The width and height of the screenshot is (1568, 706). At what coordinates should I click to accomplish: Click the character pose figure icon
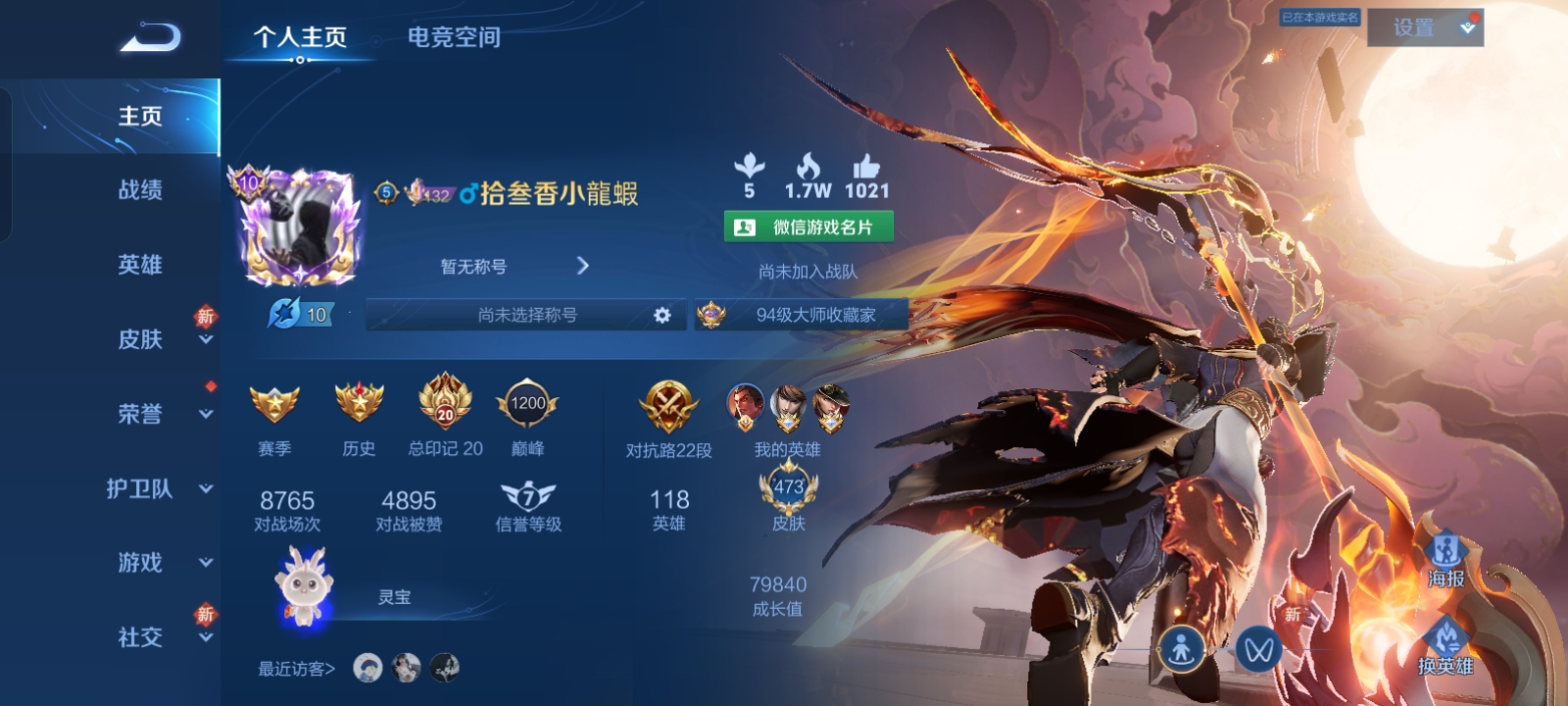pyautogui.click(x=1185, y=649)
